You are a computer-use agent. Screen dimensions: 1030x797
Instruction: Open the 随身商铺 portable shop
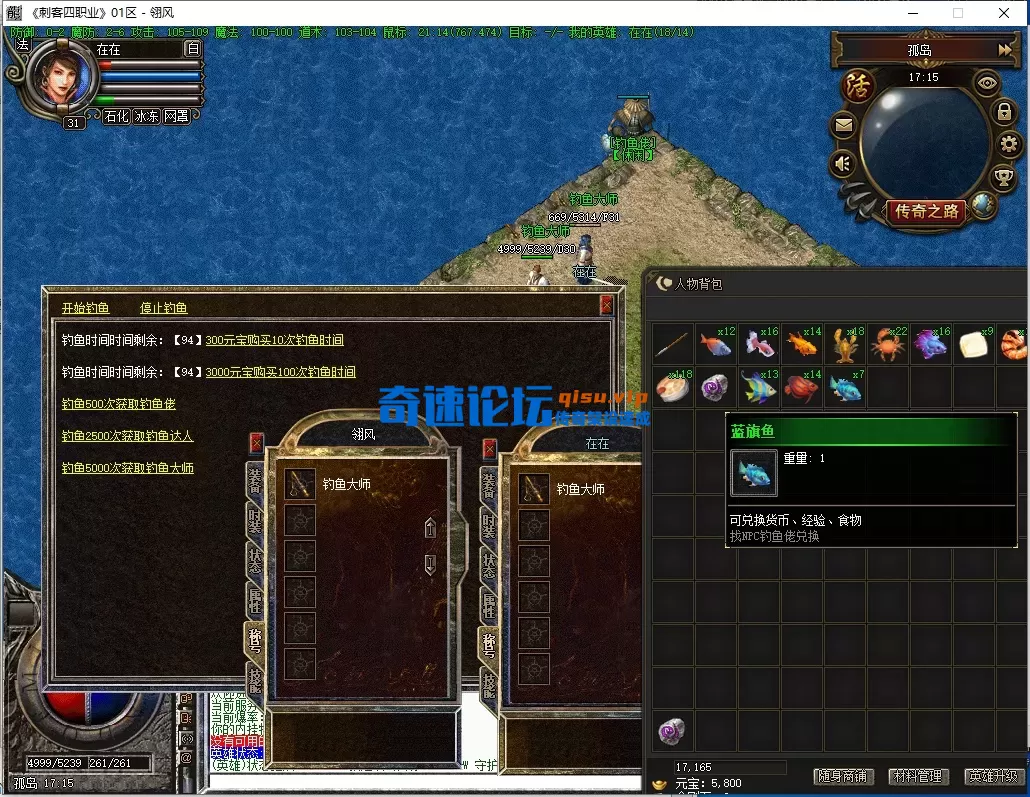point(842,776)
